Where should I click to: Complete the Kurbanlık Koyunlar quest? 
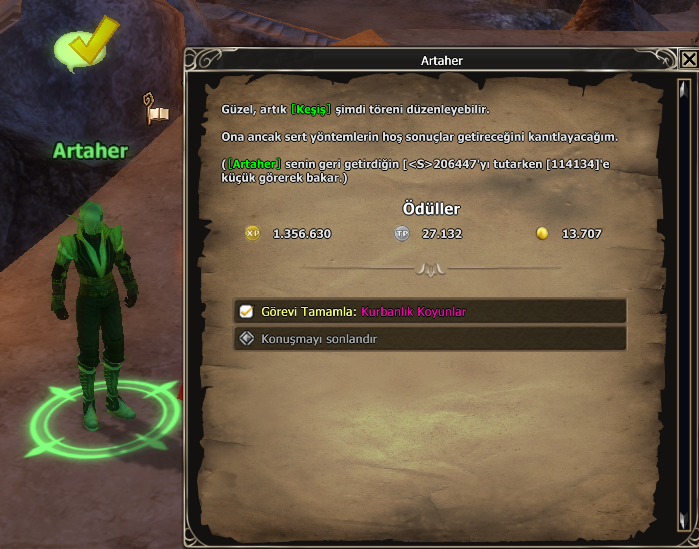(430, 311)
